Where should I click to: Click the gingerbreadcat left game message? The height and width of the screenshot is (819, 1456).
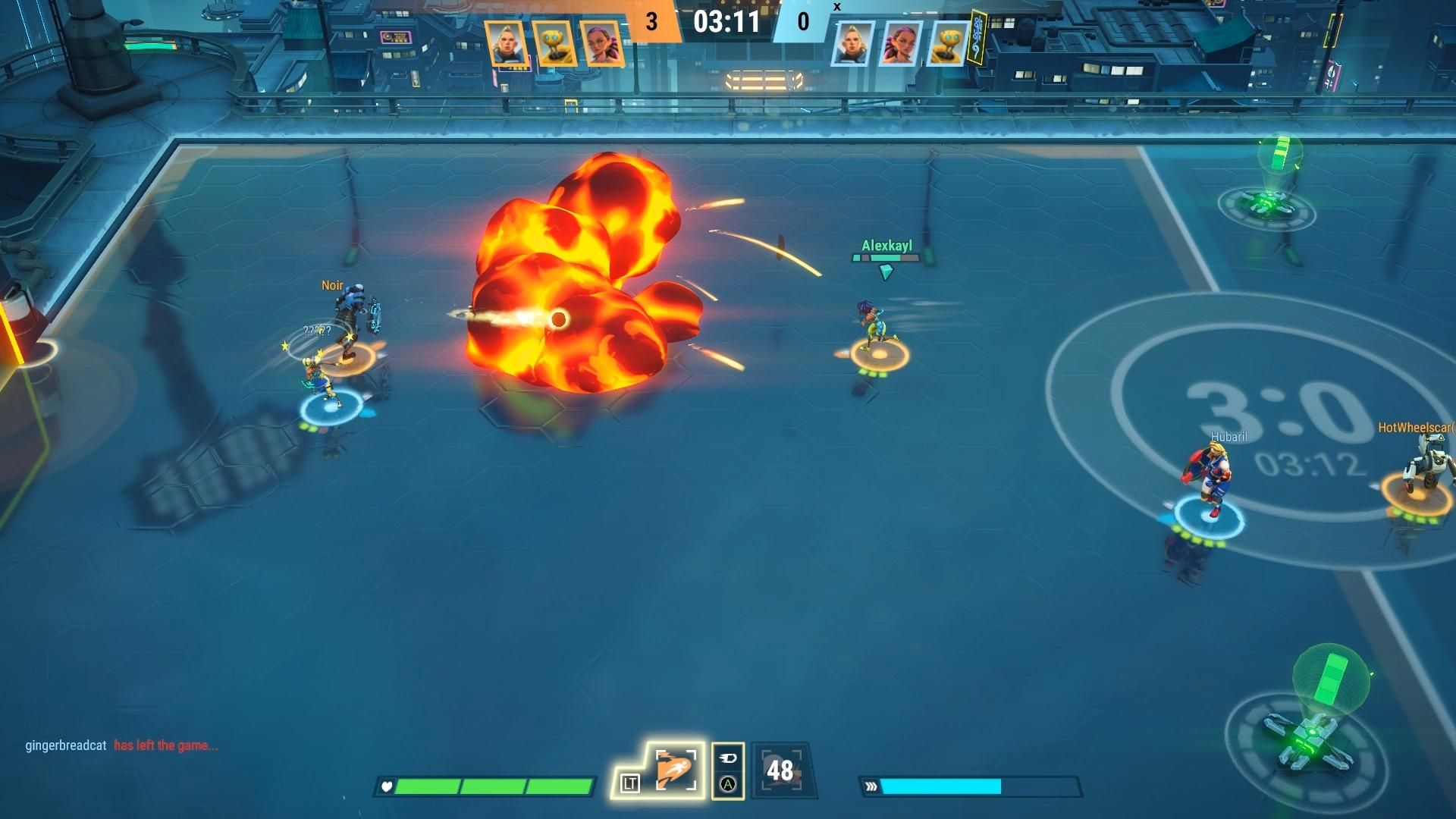(121, 745)
